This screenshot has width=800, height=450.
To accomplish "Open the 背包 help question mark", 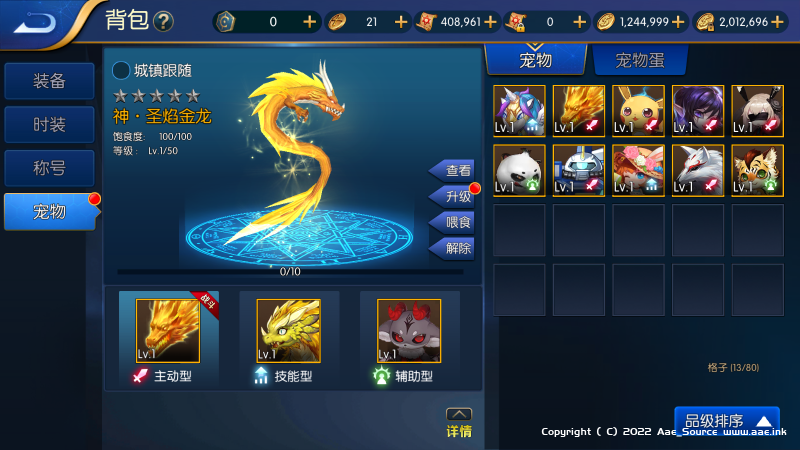I will click(x=164, y=21).
